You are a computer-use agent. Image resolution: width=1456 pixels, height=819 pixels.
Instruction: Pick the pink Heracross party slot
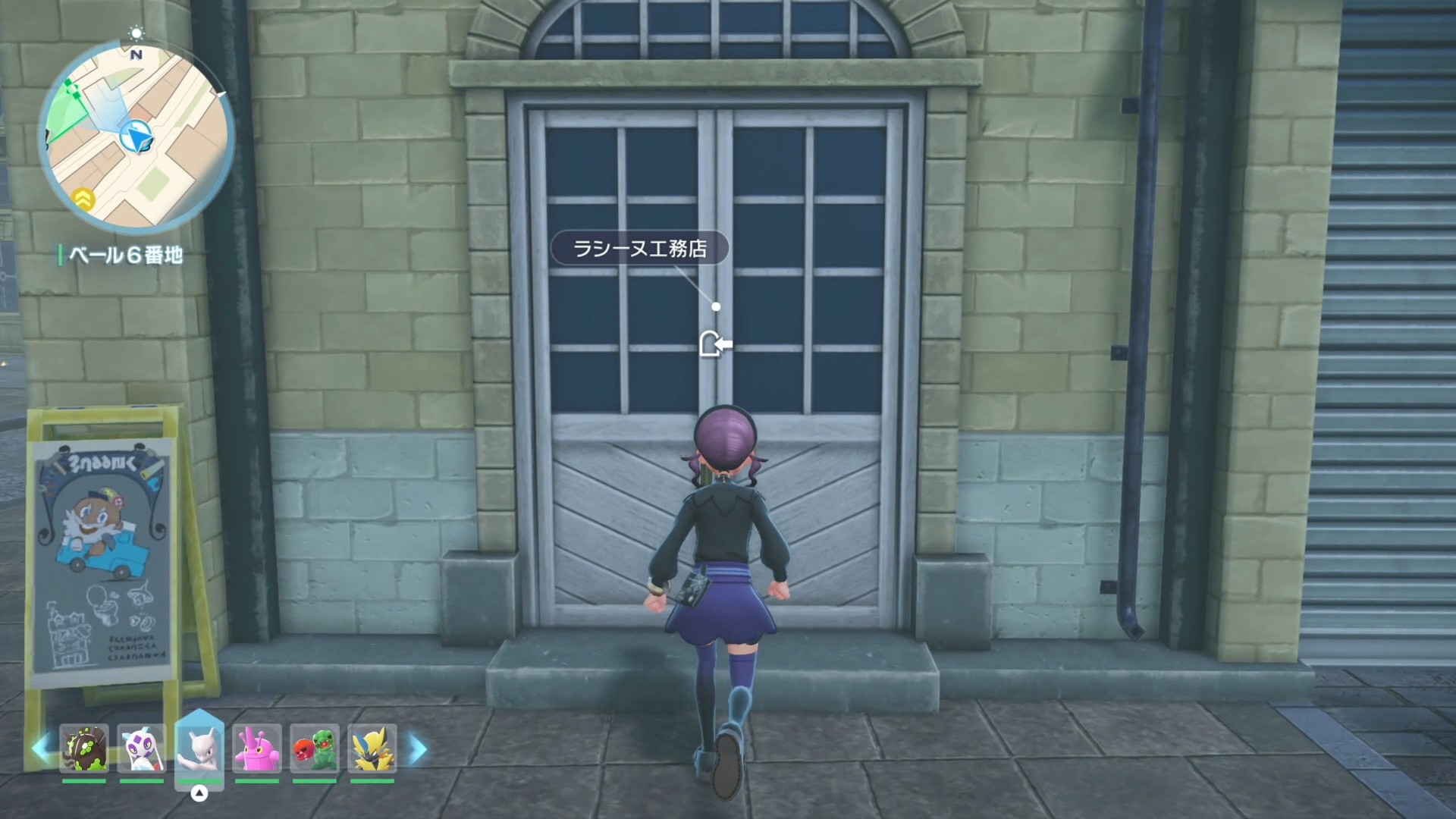tap(257, 748)
